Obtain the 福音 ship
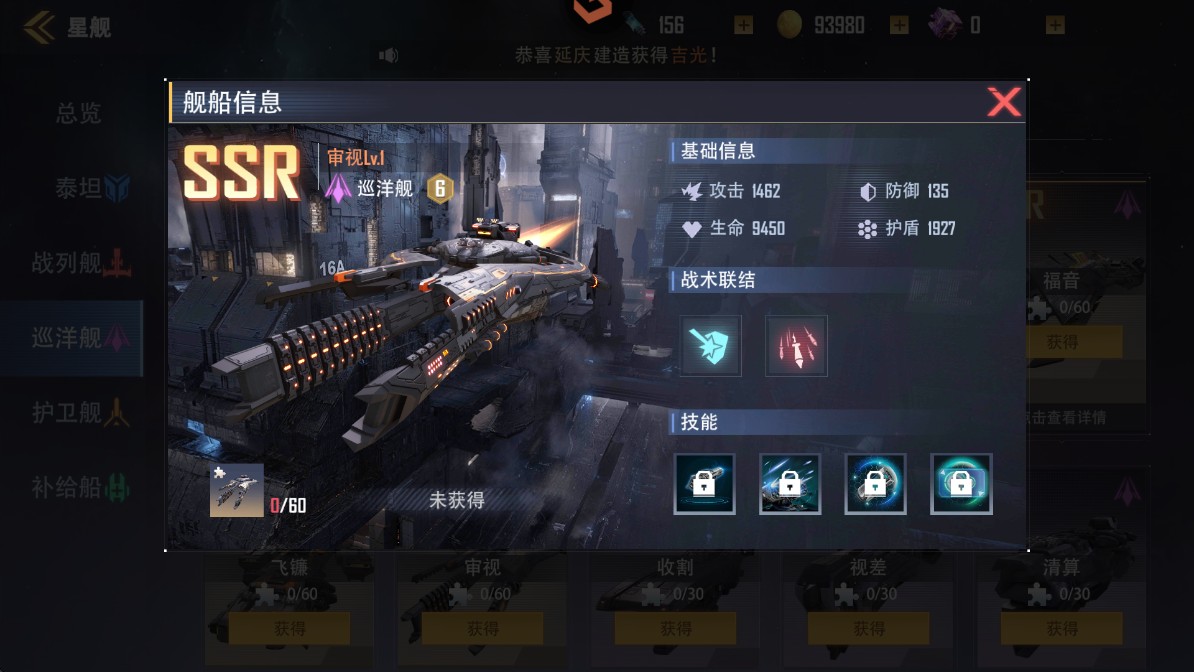Image resolution: width=1194 pixels, height=672 pixels. point(1062,342)
